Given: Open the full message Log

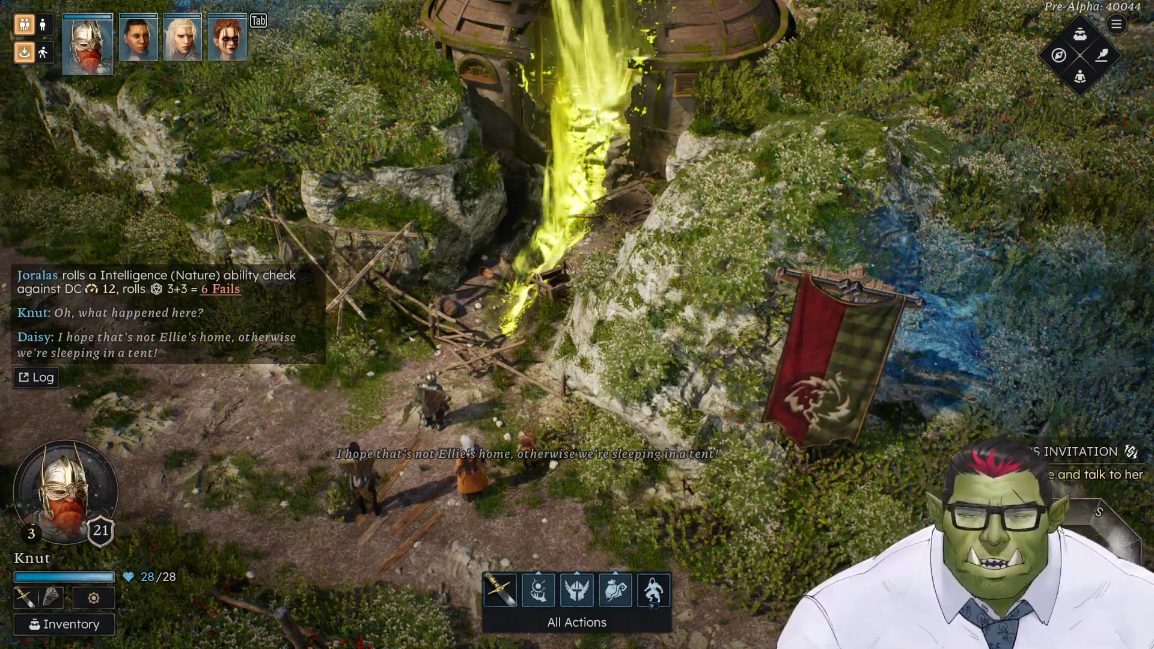Looking at the screenshot, I should tap(35, 377).
